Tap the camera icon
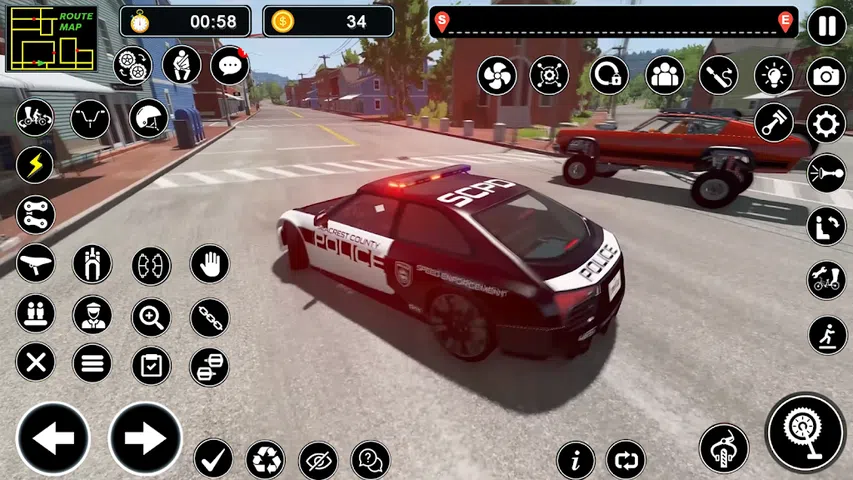The height and width of the screenshot is (480, 853). (x=826, y=76)
